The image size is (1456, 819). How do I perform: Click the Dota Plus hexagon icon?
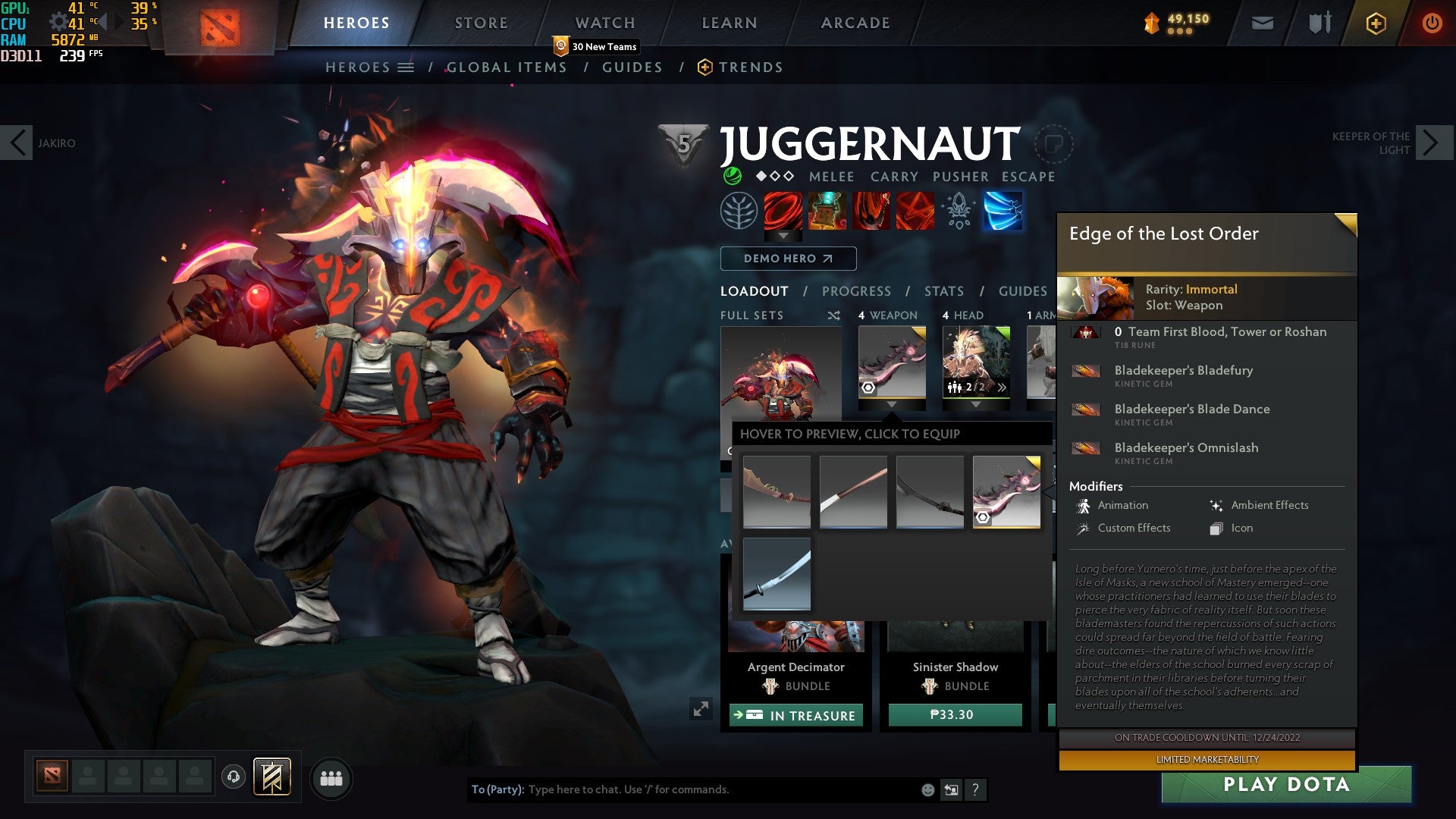[1376, 23]
